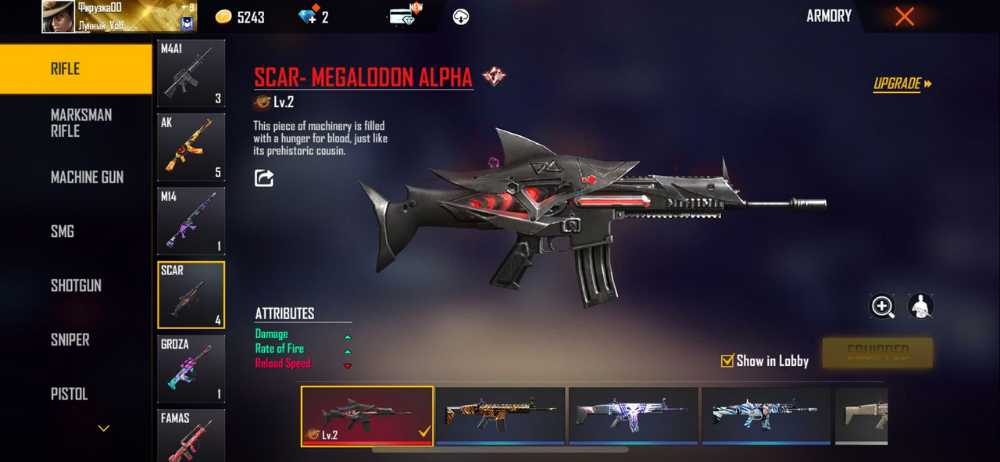Switch to the Rifle category
This screenshot has height=462, width=1000.
pos(76,69)
